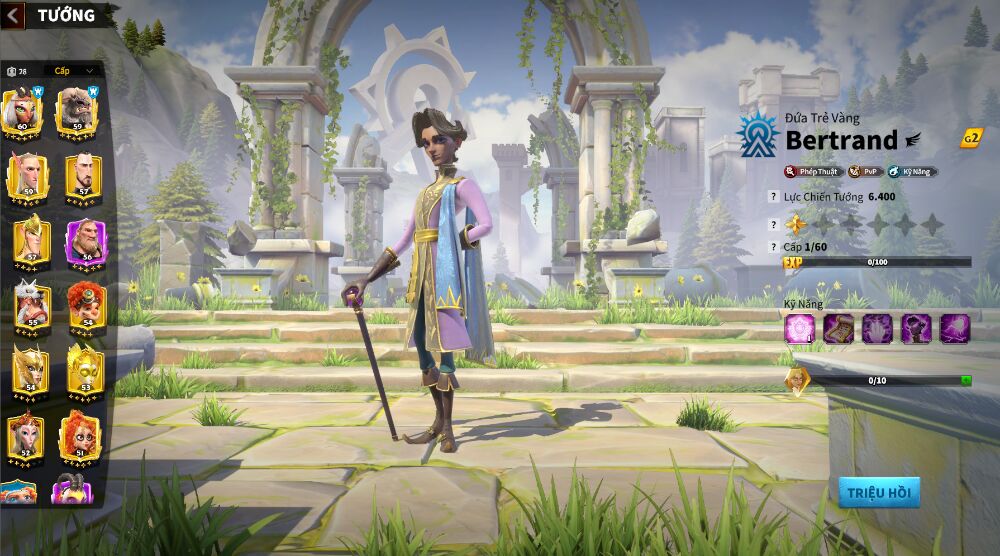Screen dimensions: 1000x556
Task: Choose the level 50 hero portrait
Action: [x=27, y=174]
